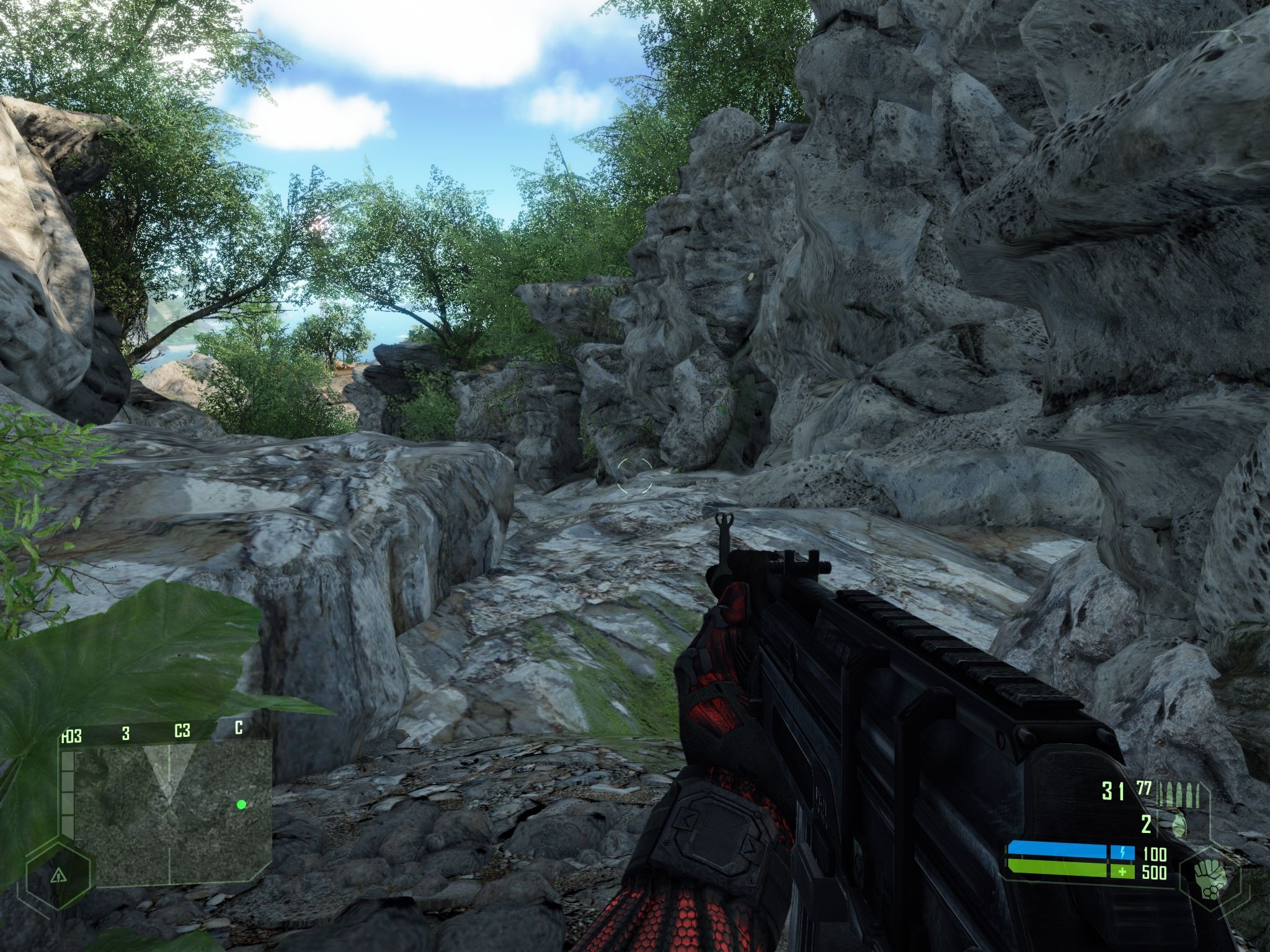The width and height of the screenshot is (1270, 952).
Task: Select the lightning bolt energy icon
Action: [x=1122, y=852]
